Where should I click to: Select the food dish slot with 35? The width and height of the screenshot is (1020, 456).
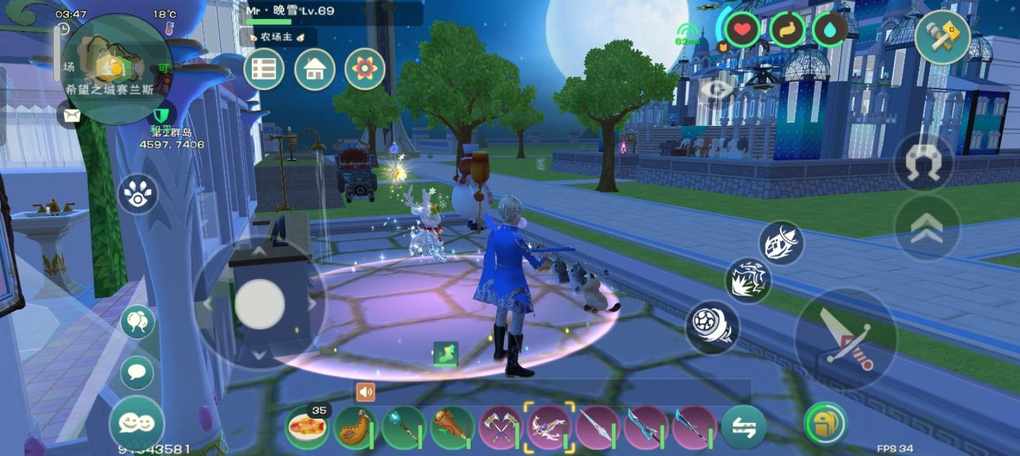tap(308, 427)
